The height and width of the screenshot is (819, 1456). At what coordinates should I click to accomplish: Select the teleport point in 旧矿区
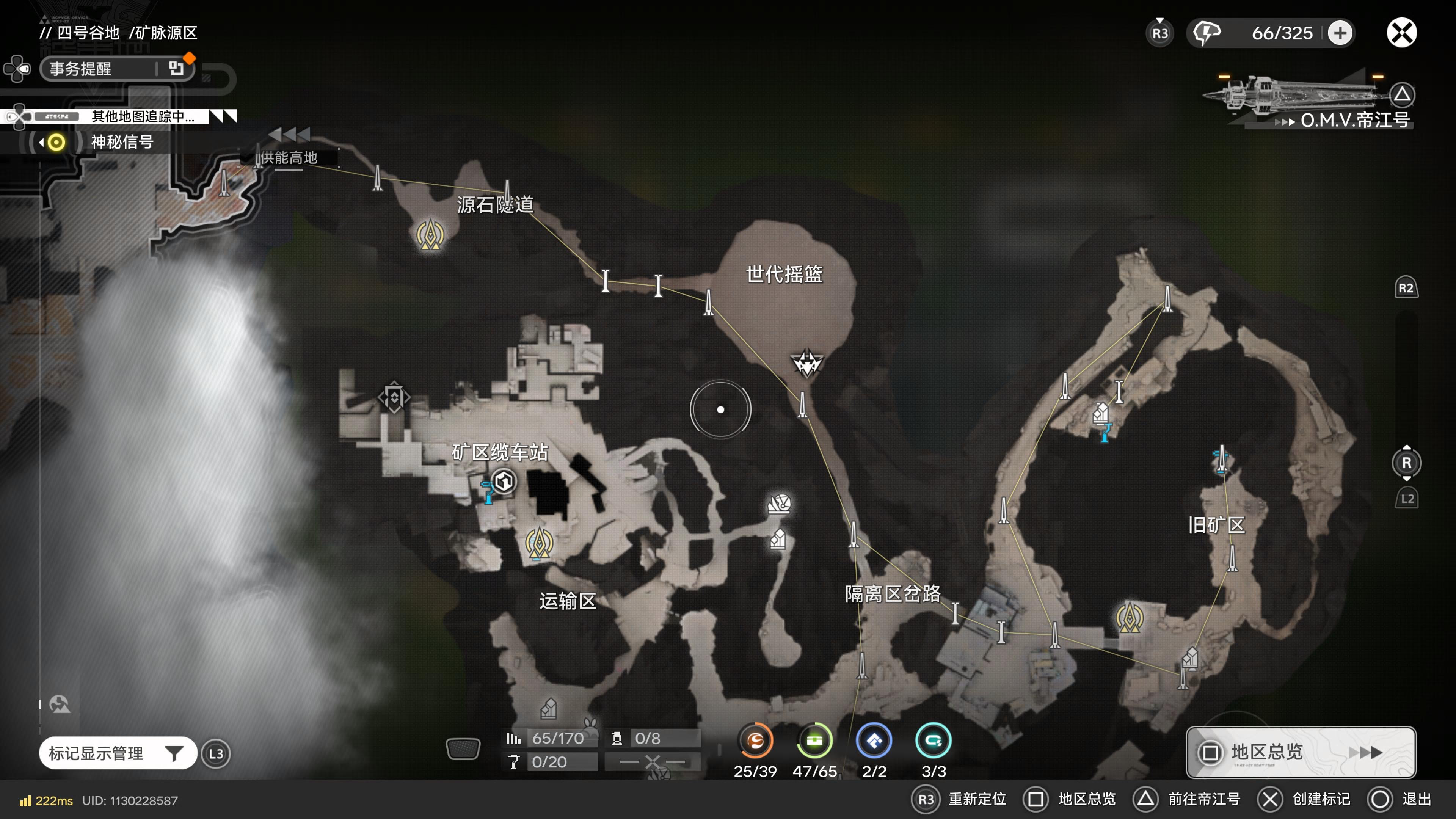pos(1129,617)
